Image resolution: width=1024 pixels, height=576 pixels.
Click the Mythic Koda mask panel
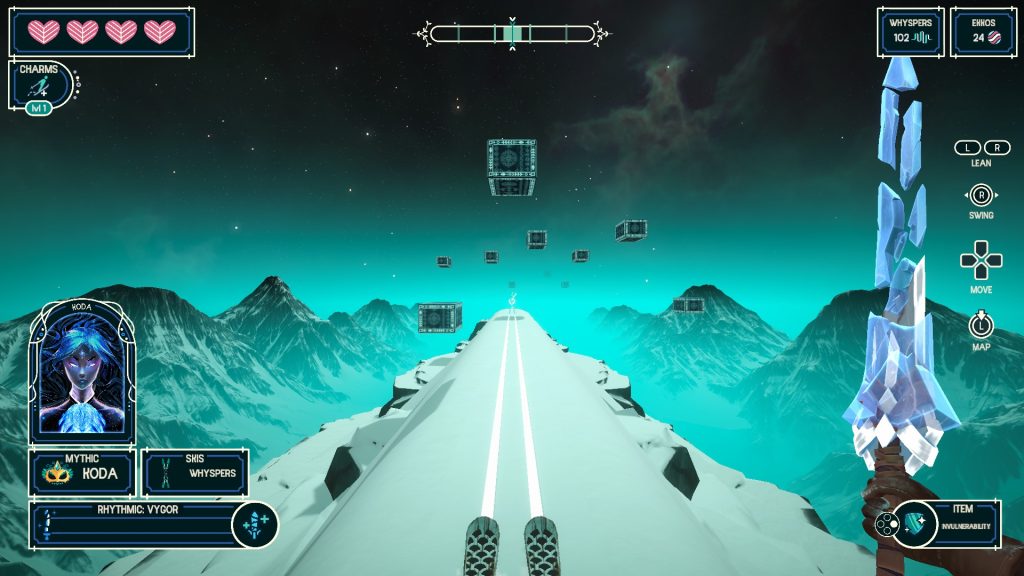82,472
